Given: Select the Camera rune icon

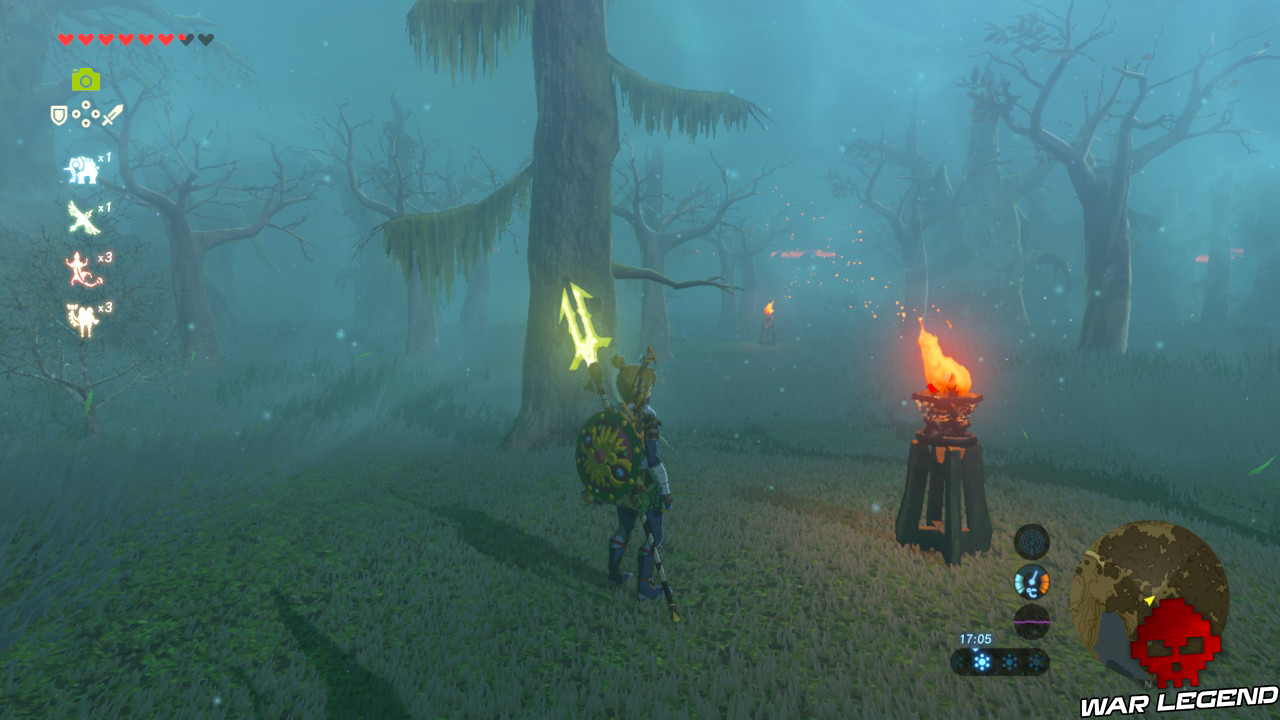Looking at the screenshot, I should [x=84, y=79].
